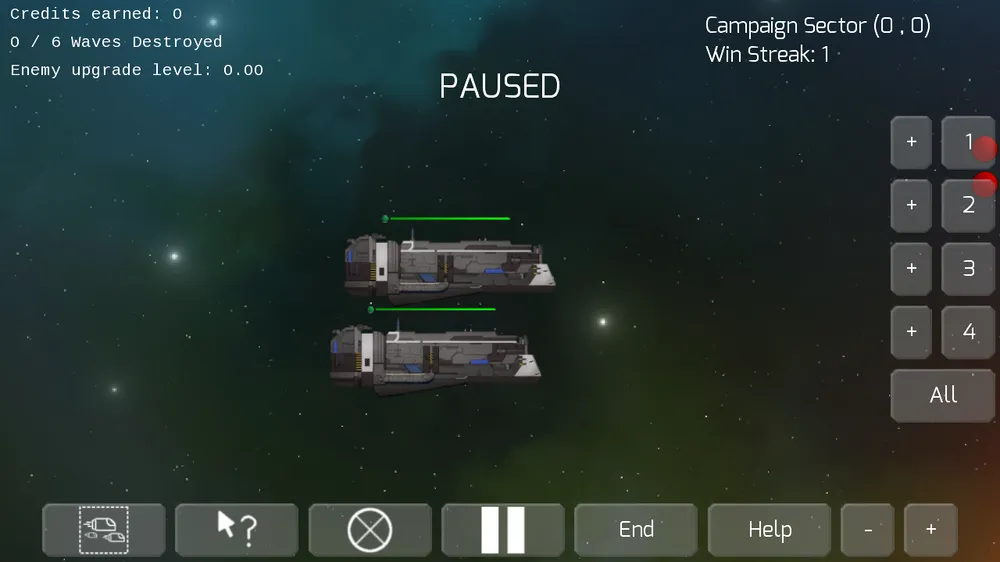Zoom in with the bottom plus button
The height and width of the screenshot is (562, 1000).
(931, 530)
